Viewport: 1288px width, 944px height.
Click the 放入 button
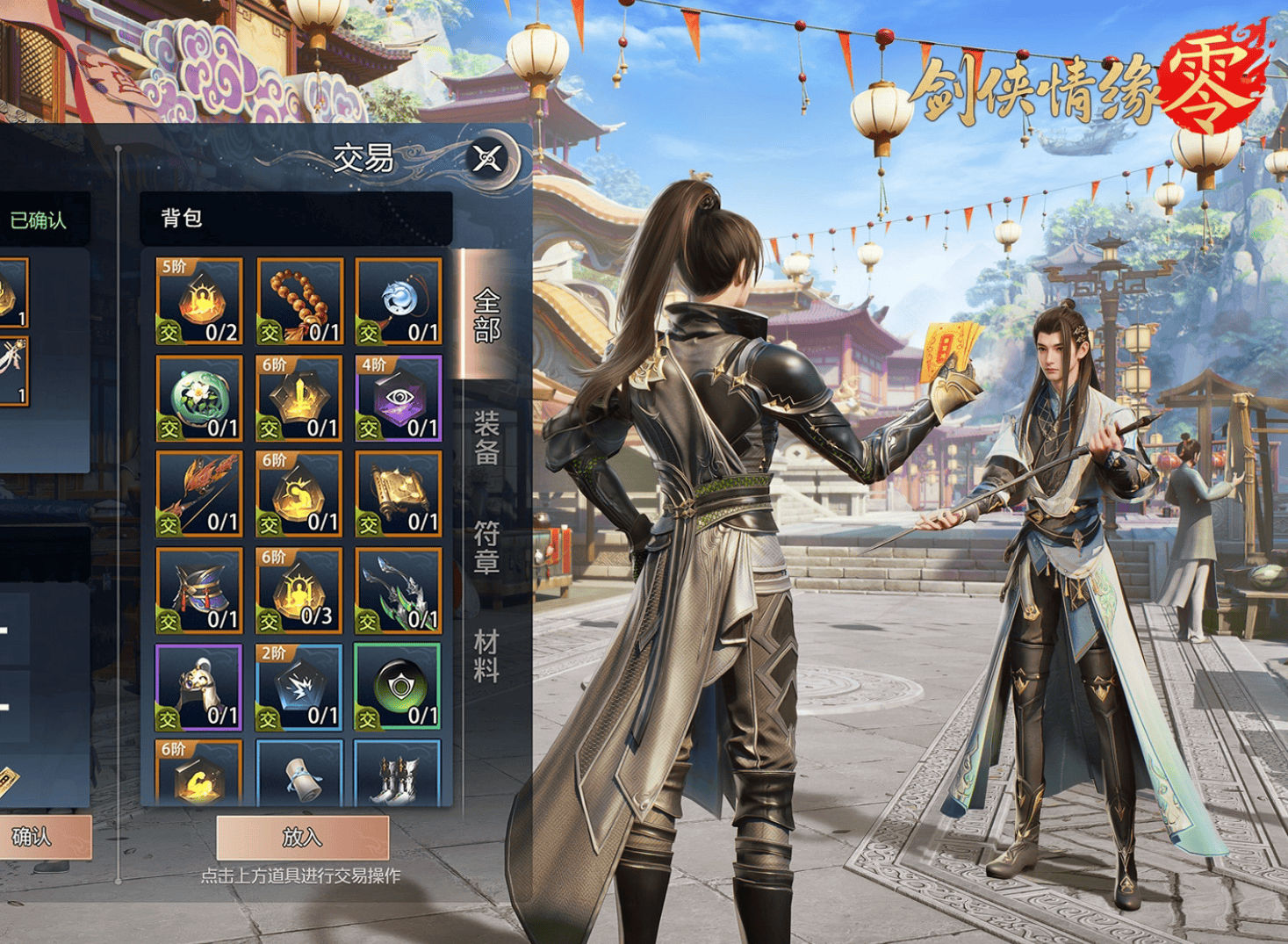302,837
